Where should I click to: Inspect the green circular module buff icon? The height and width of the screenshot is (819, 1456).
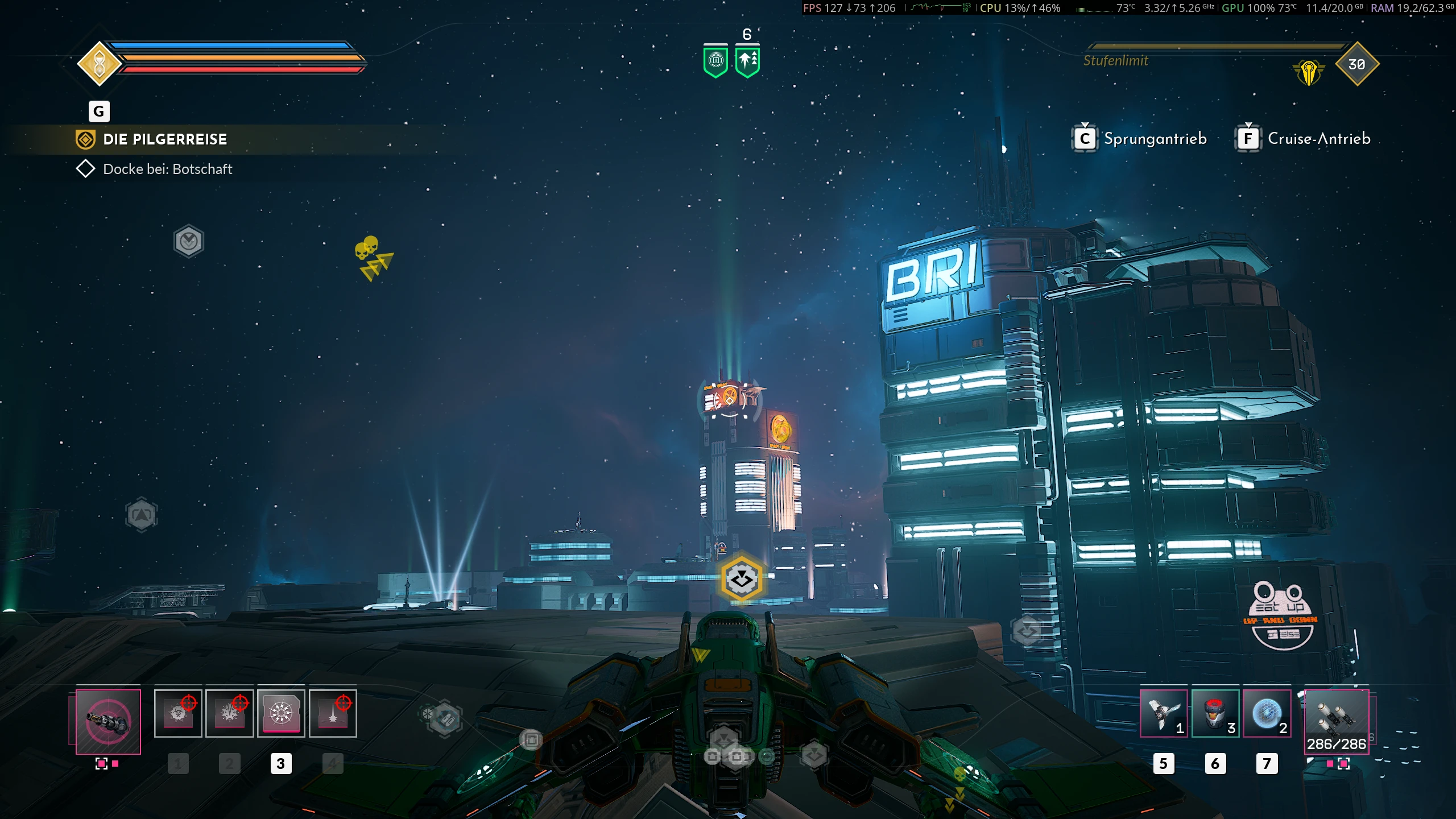pyautogui.click(x=715, y=61)
